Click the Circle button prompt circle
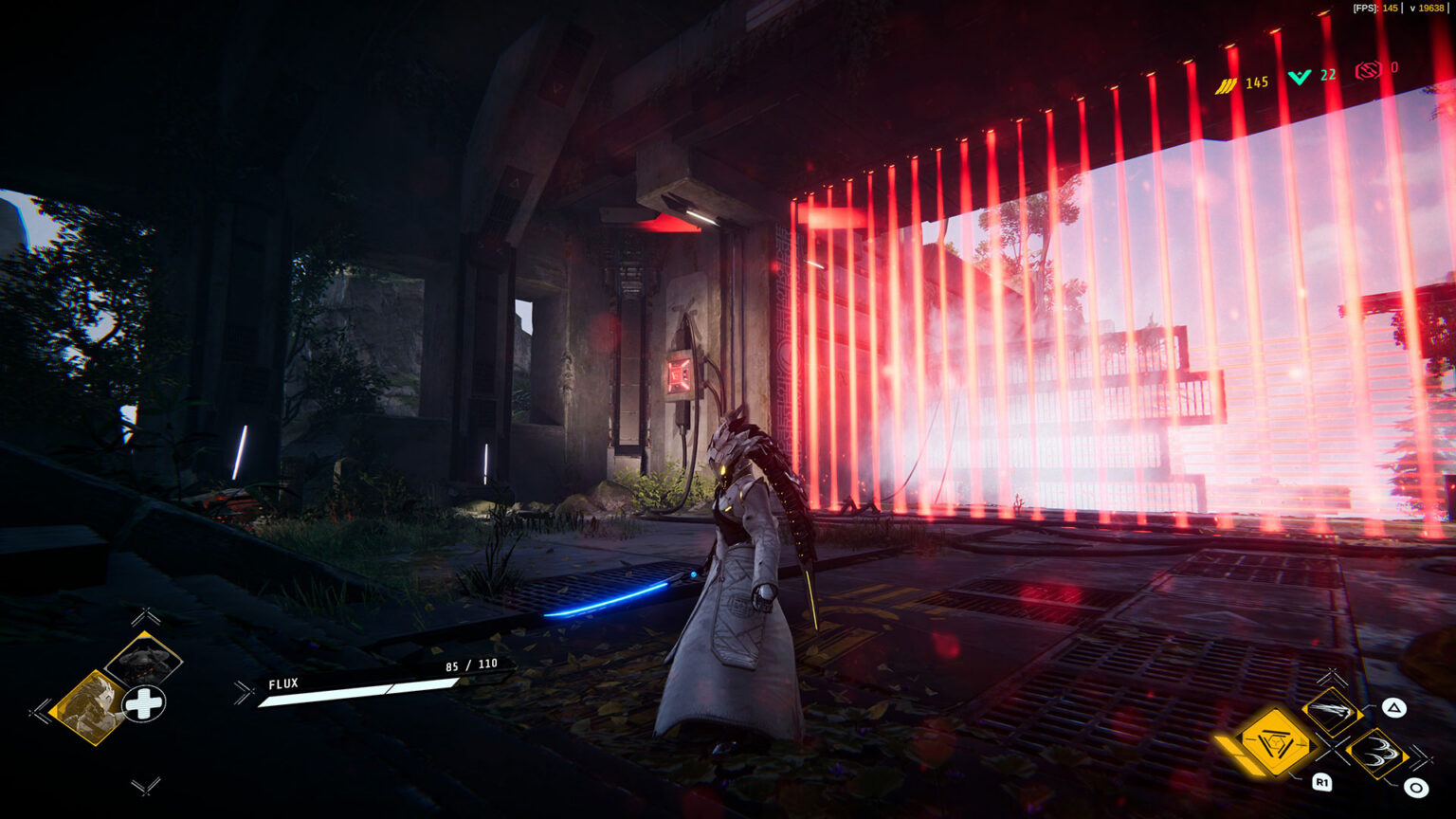Viewport: 1456px width, 819px height. [1414, 788]
